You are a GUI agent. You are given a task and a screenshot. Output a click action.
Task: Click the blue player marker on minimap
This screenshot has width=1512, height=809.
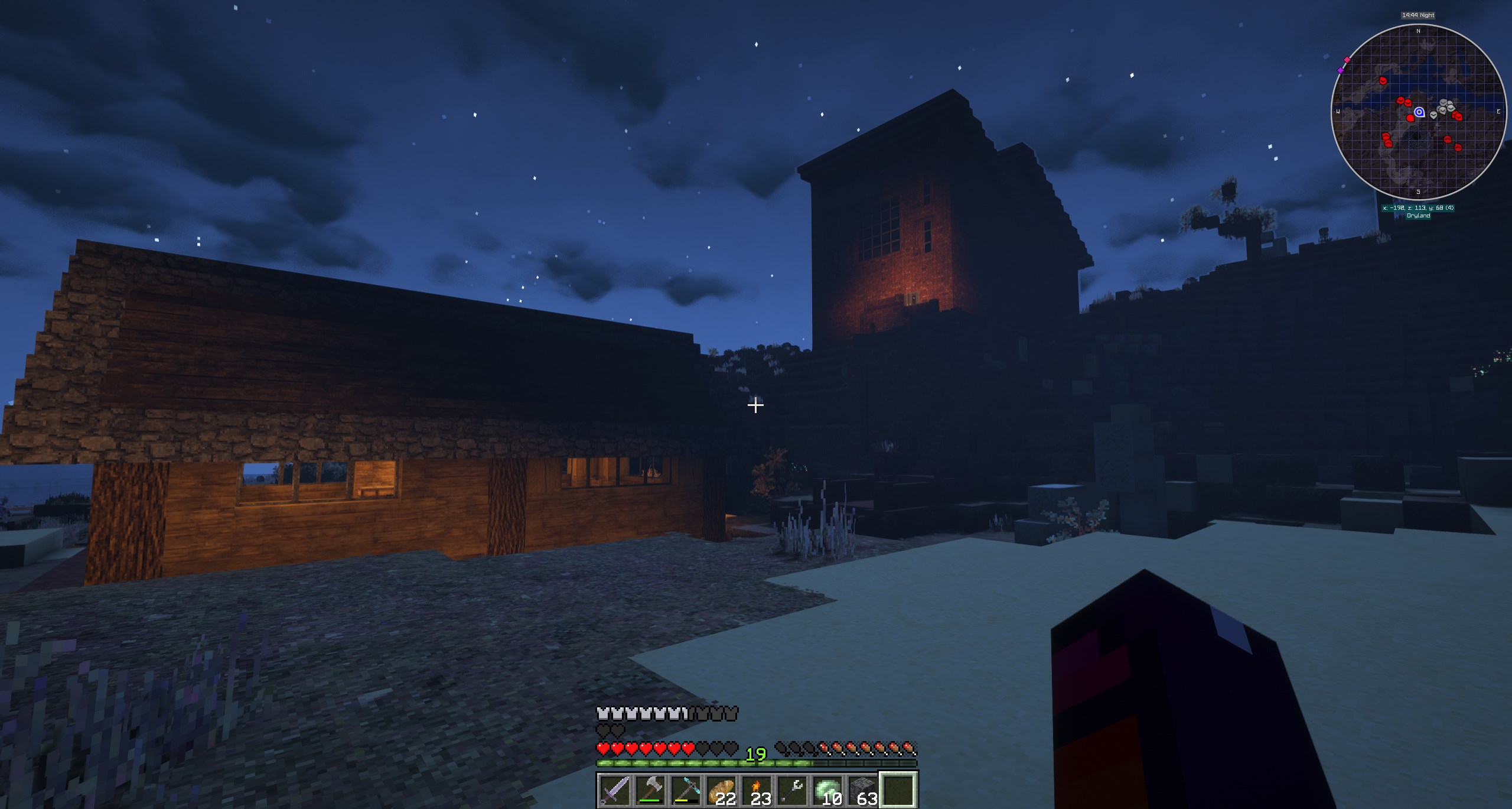(x=1419, y=112)
